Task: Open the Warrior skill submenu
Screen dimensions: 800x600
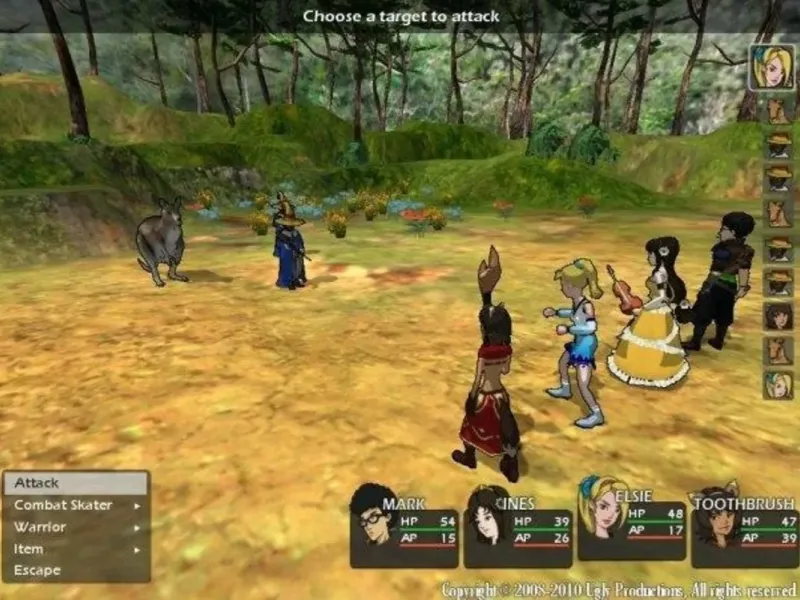Action: tap(76, 527)
